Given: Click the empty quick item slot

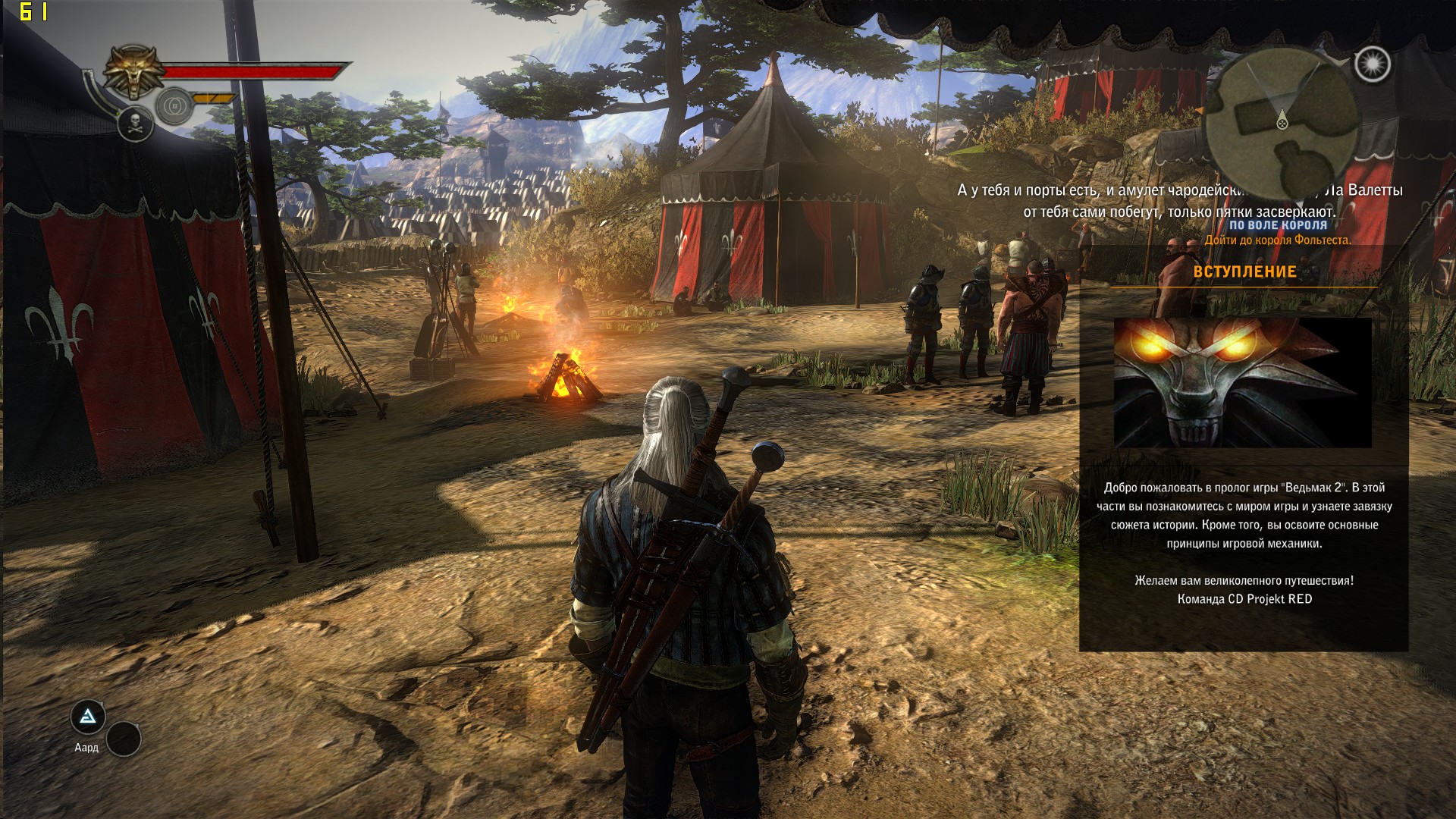Looking at the screenshot, I should pos(124,739).
